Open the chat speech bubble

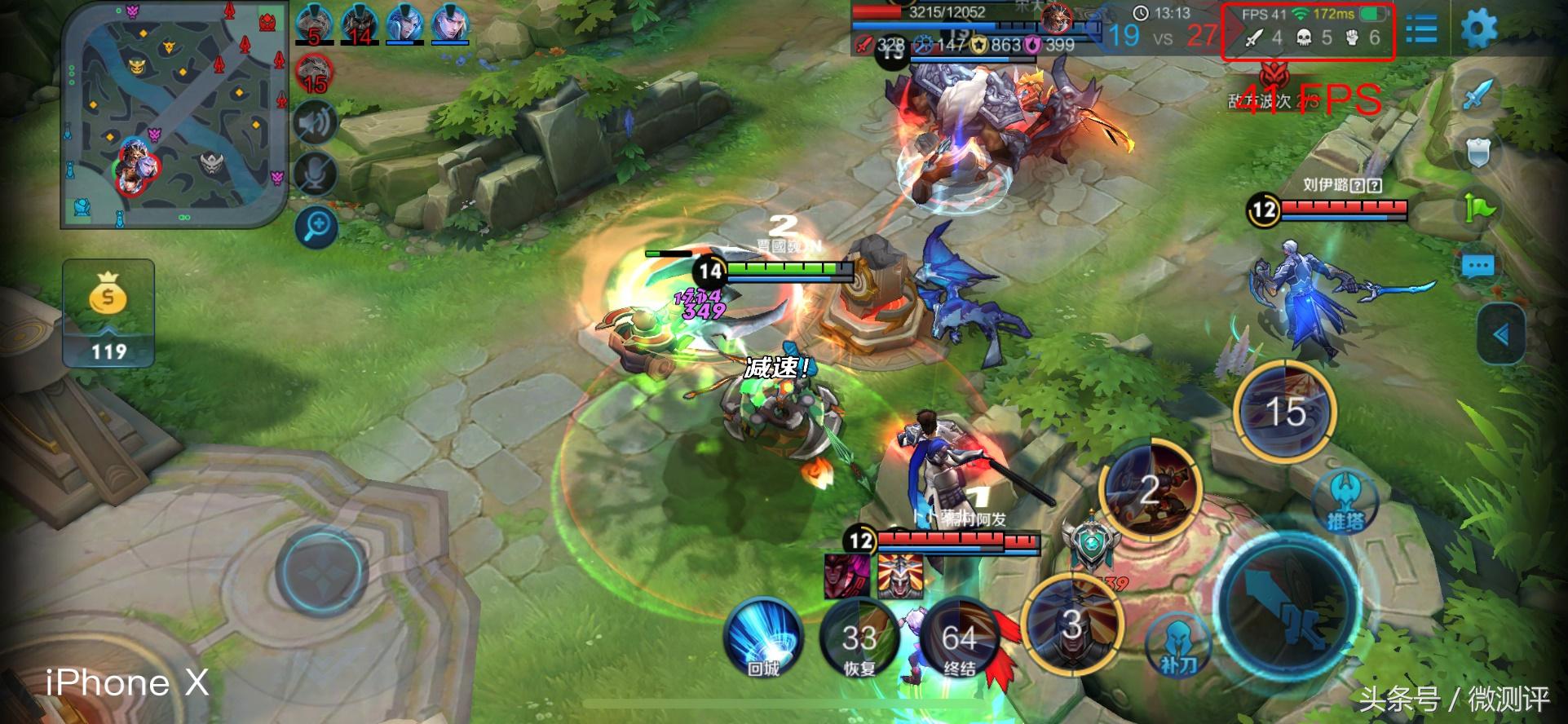[x=1477, y=266]
